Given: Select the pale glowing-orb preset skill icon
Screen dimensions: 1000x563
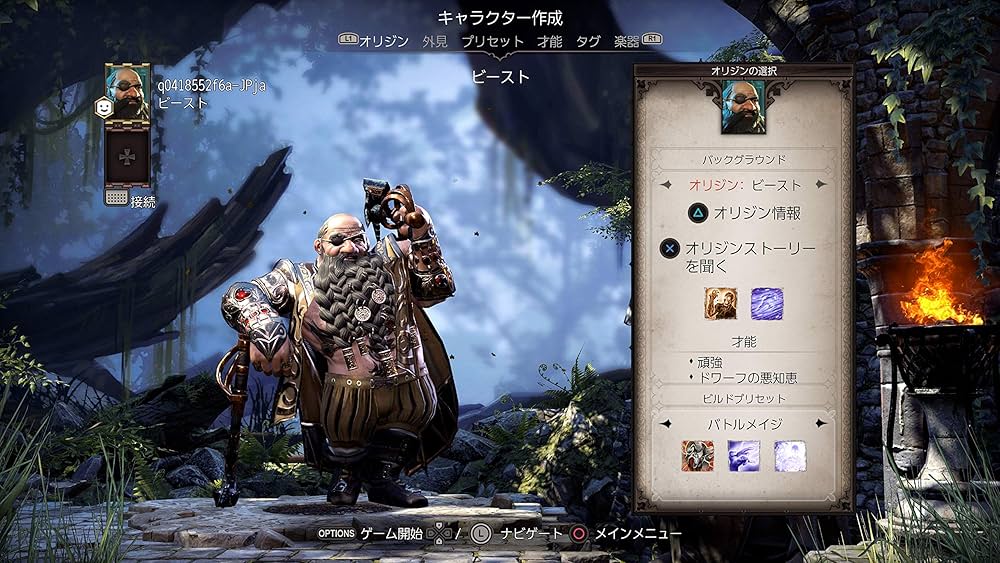Looking at the screenshot, I should click(789, 456).
